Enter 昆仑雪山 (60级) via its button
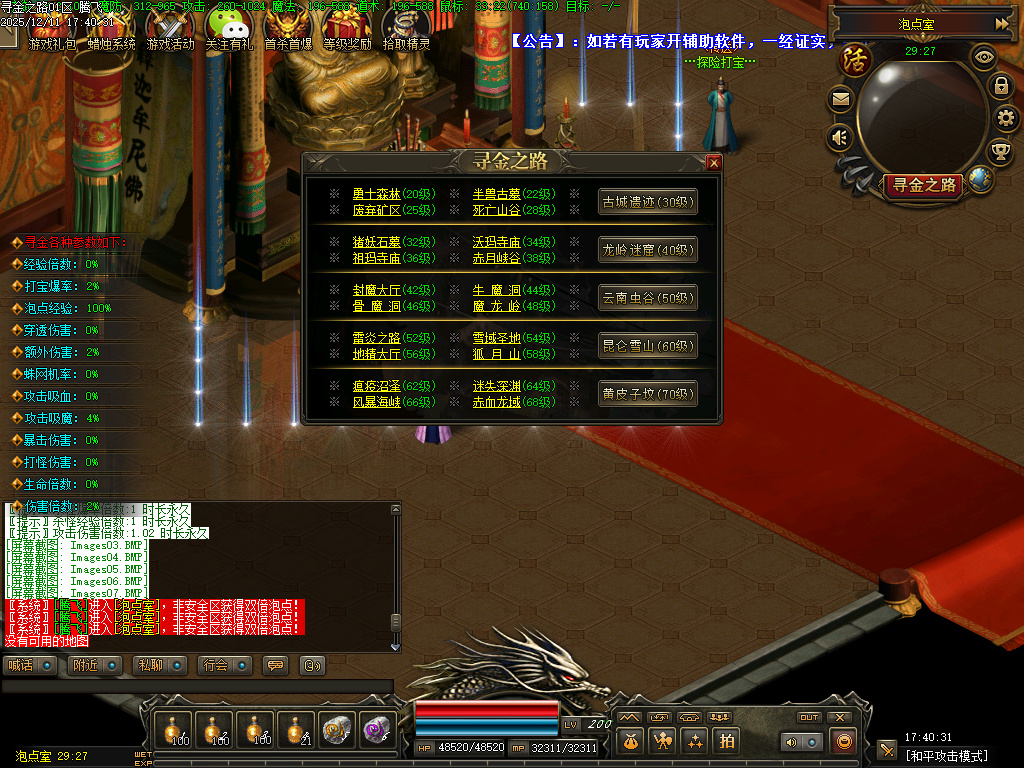Image resolution: width=1024 pixels, height=768 pixels. point(647,346)
